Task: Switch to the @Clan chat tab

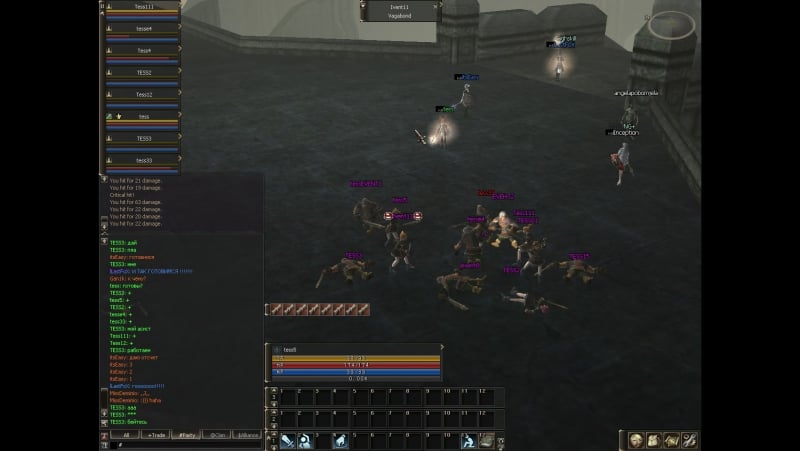Action: pos(216,436)
